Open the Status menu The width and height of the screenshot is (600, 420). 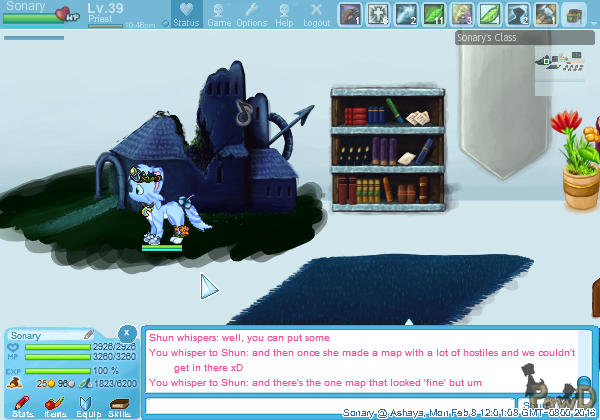pos(185,15)
